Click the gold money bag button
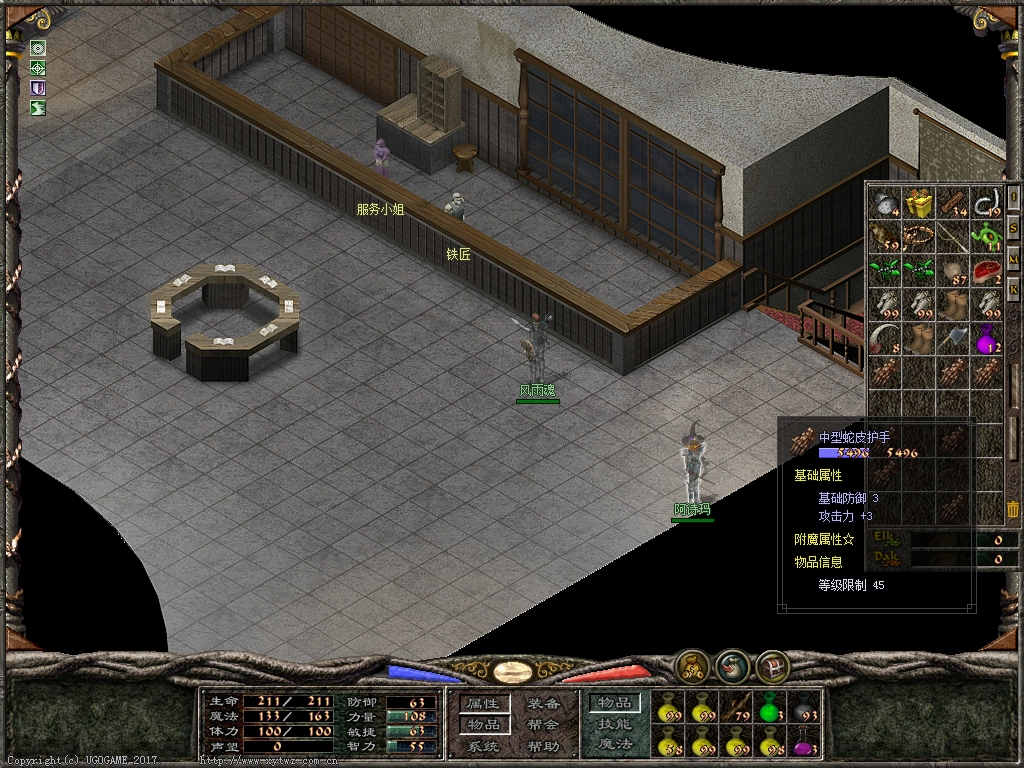Screen dimensions: 1024x768 click(690, 664)
